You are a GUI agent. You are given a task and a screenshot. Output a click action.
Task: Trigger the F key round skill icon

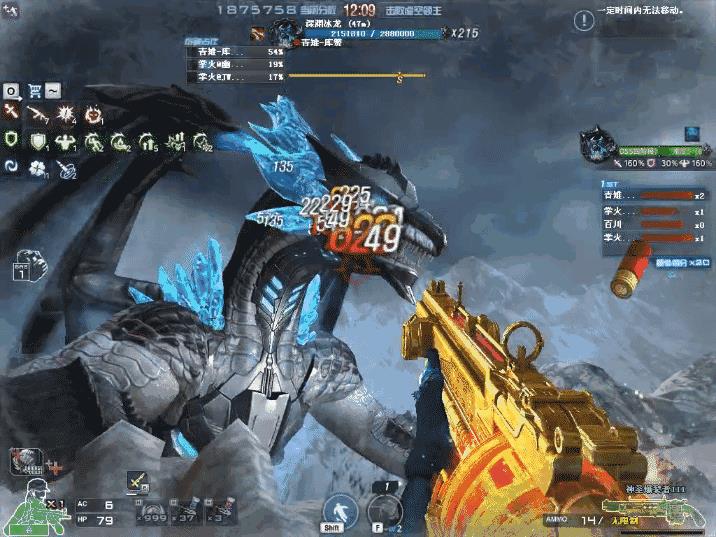pos(384,509)
